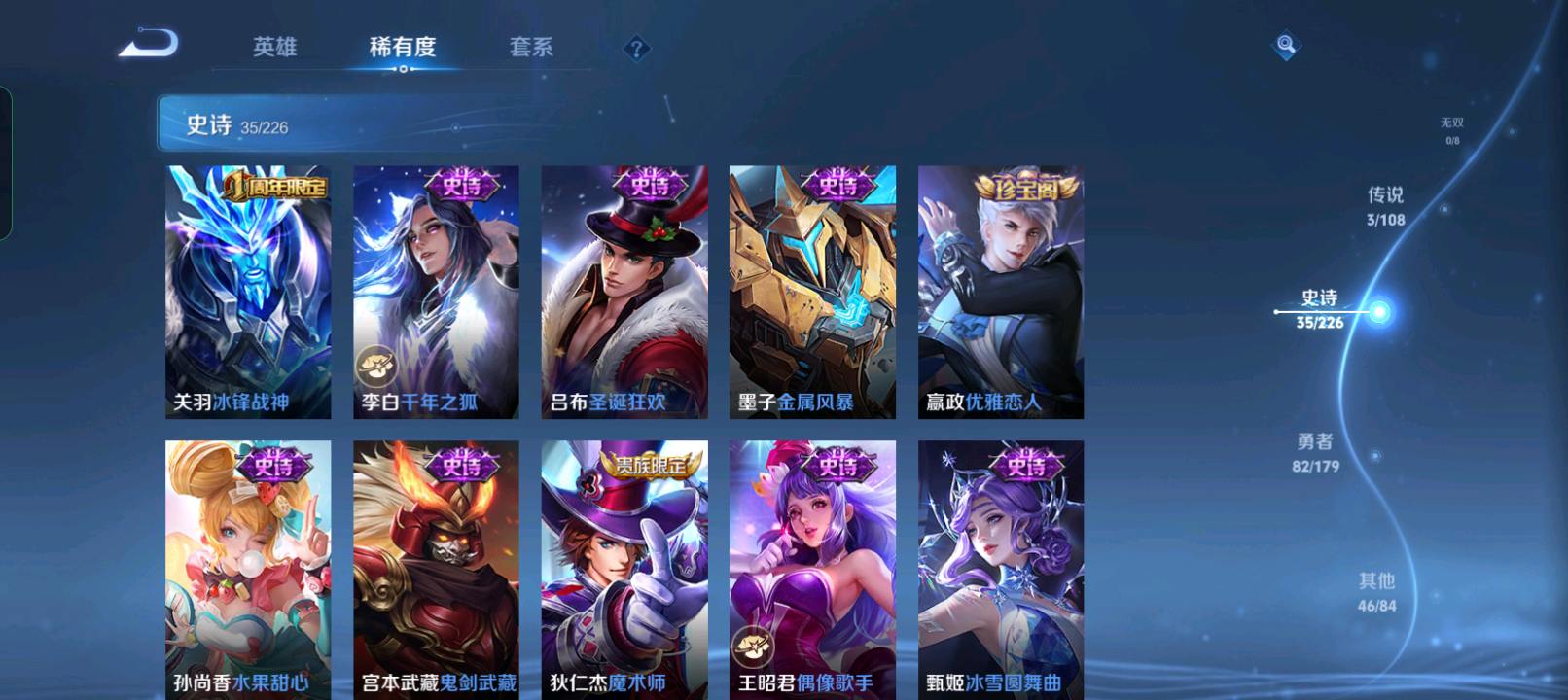Switch to the 英雄 tab
The image size is (1568, 700).
pos(274,47)
